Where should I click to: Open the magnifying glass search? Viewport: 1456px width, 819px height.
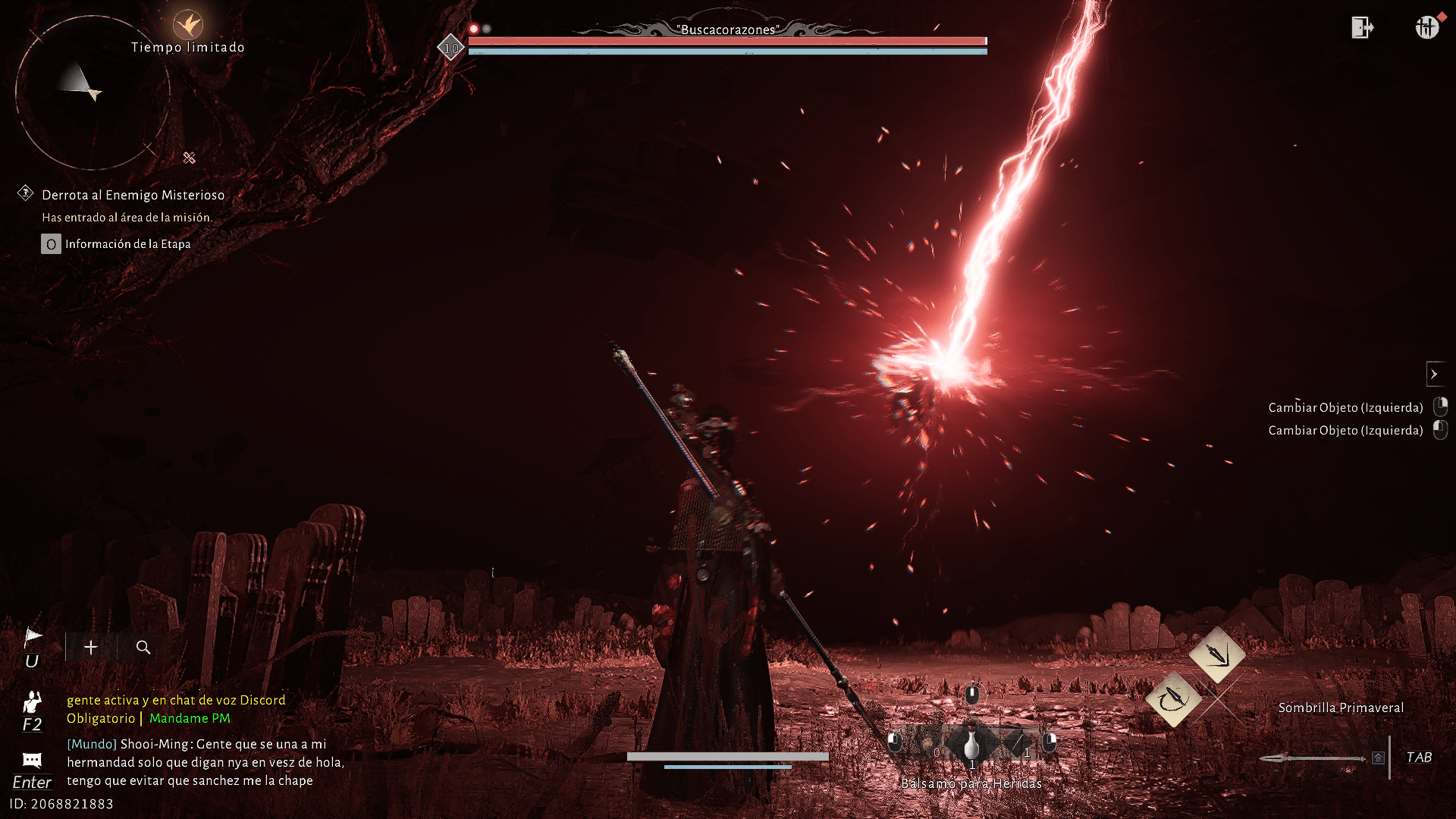pos(143,648)
